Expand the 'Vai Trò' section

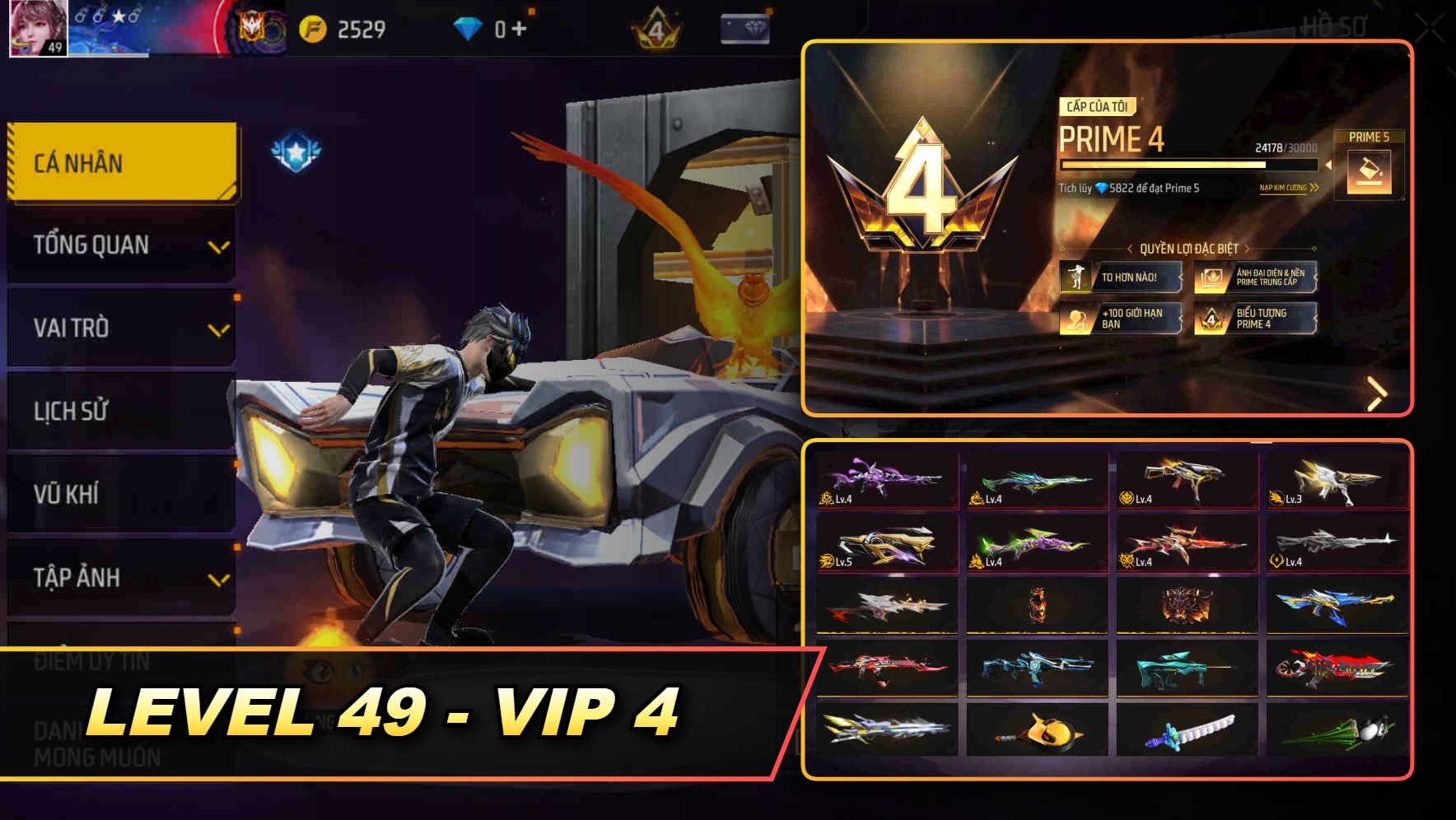(120, 328)
